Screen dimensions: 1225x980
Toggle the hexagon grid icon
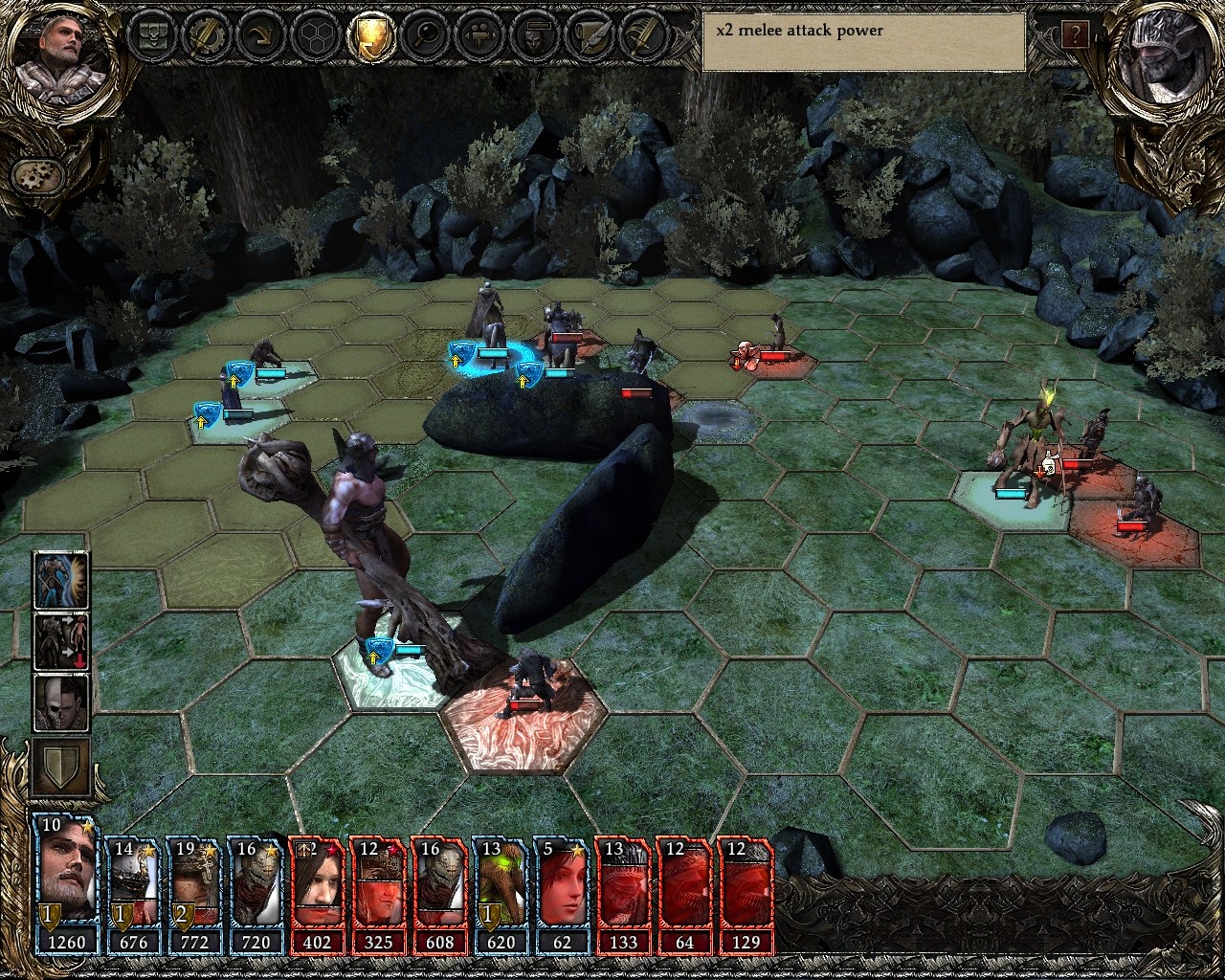coord(315,36)
